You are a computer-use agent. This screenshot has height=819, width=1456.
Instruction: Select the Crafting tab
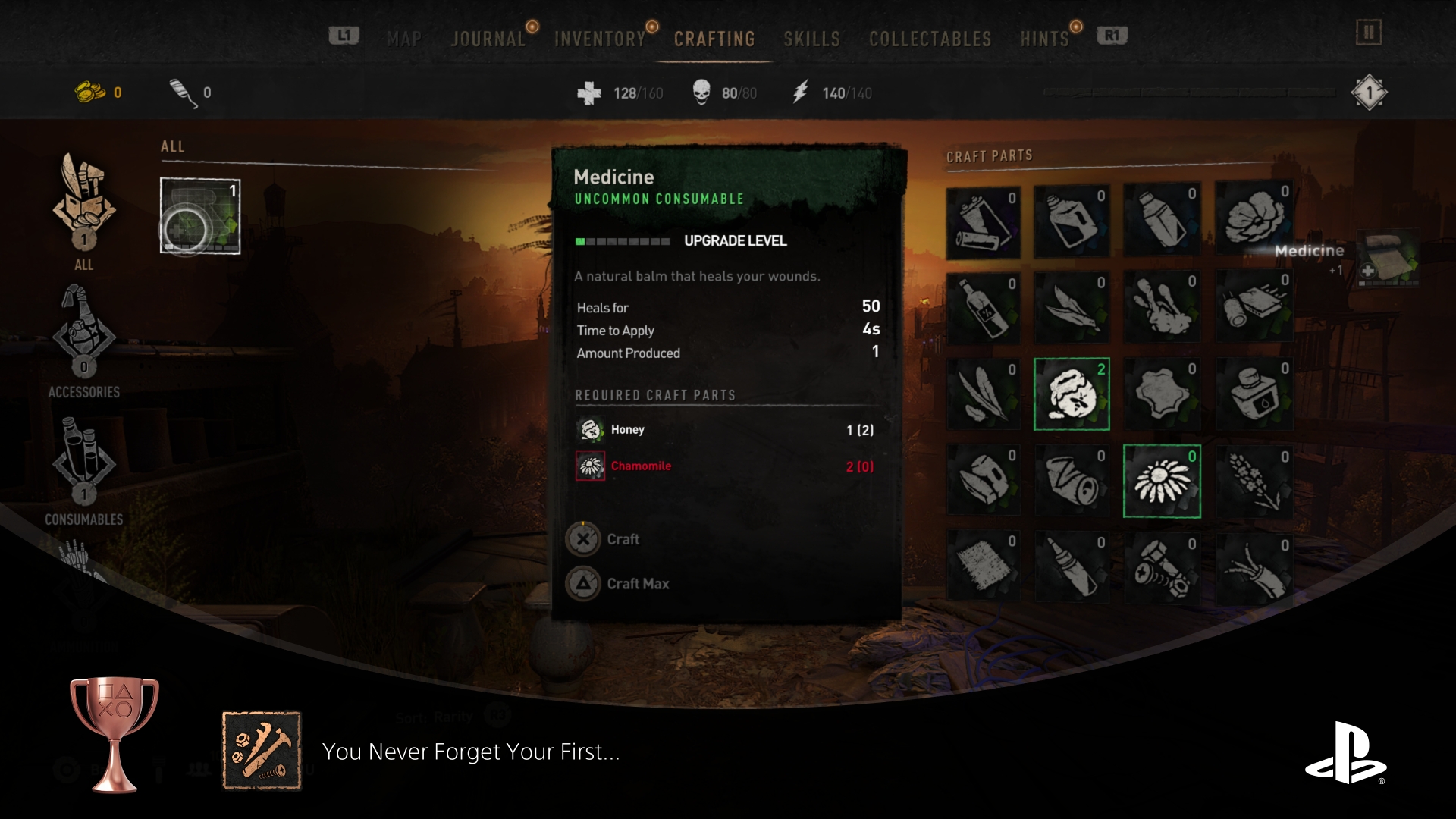[714, 39]
